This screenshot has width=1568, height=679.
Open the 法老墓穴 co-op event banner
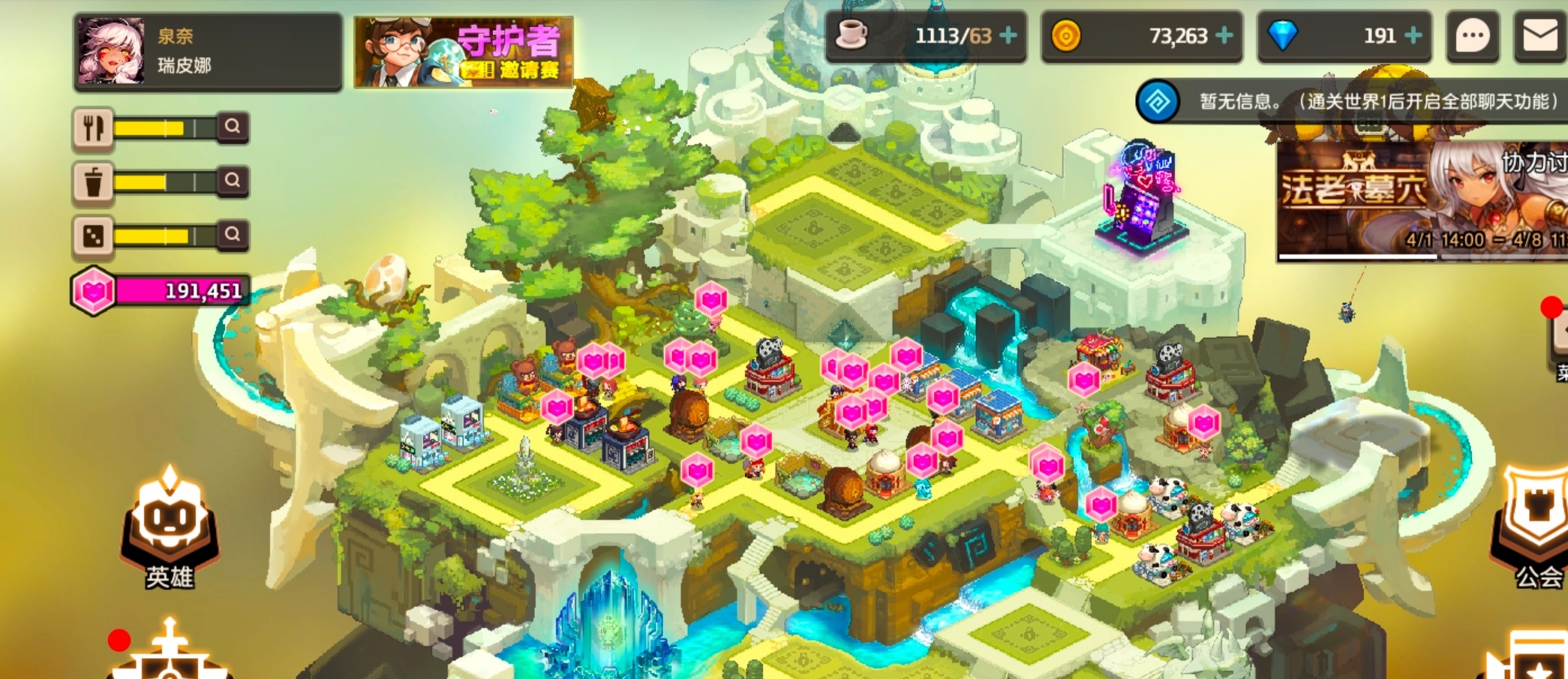(1422, 199)
